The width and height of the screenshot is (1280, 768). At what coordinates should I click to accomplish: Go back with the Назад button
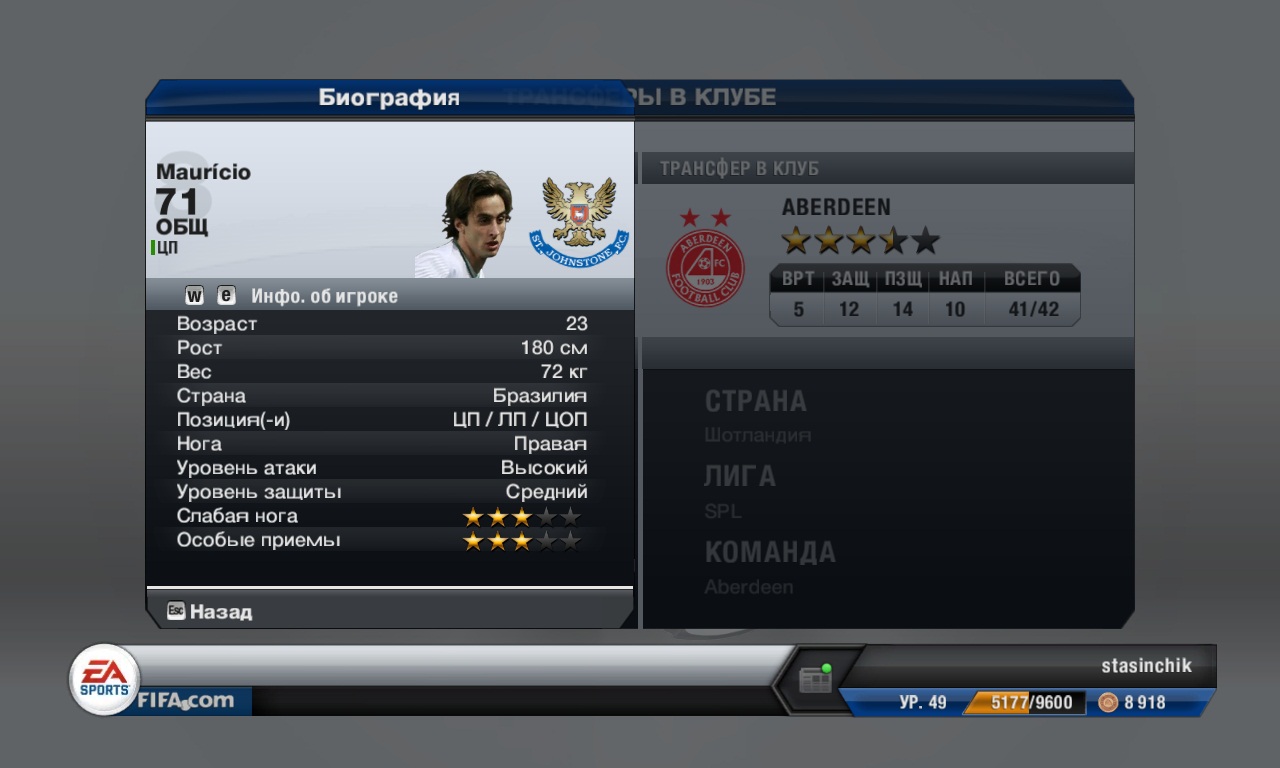[x=210, y=611]
